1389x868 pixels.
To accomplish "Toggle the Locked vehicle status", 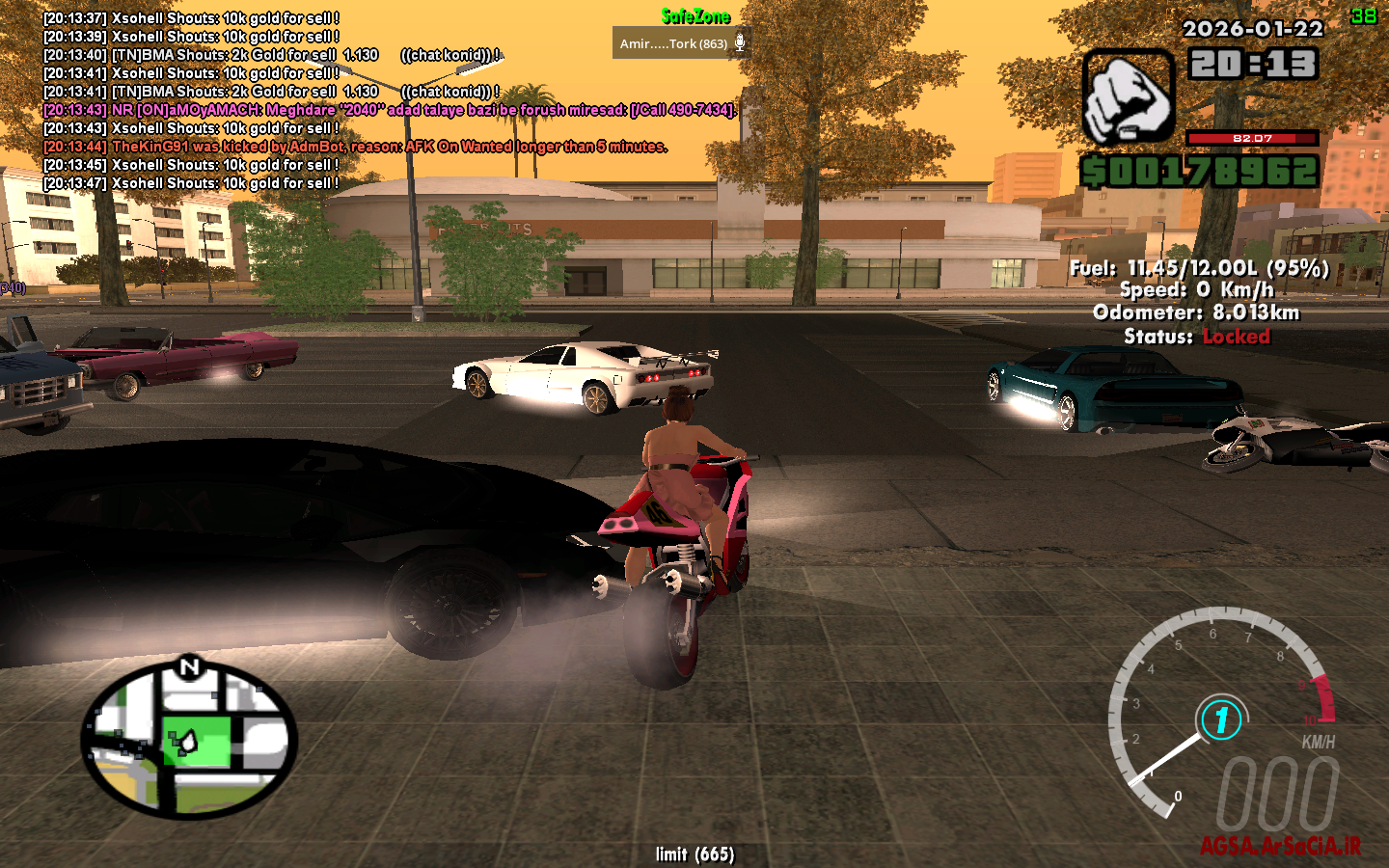I will pos(1237,337).
